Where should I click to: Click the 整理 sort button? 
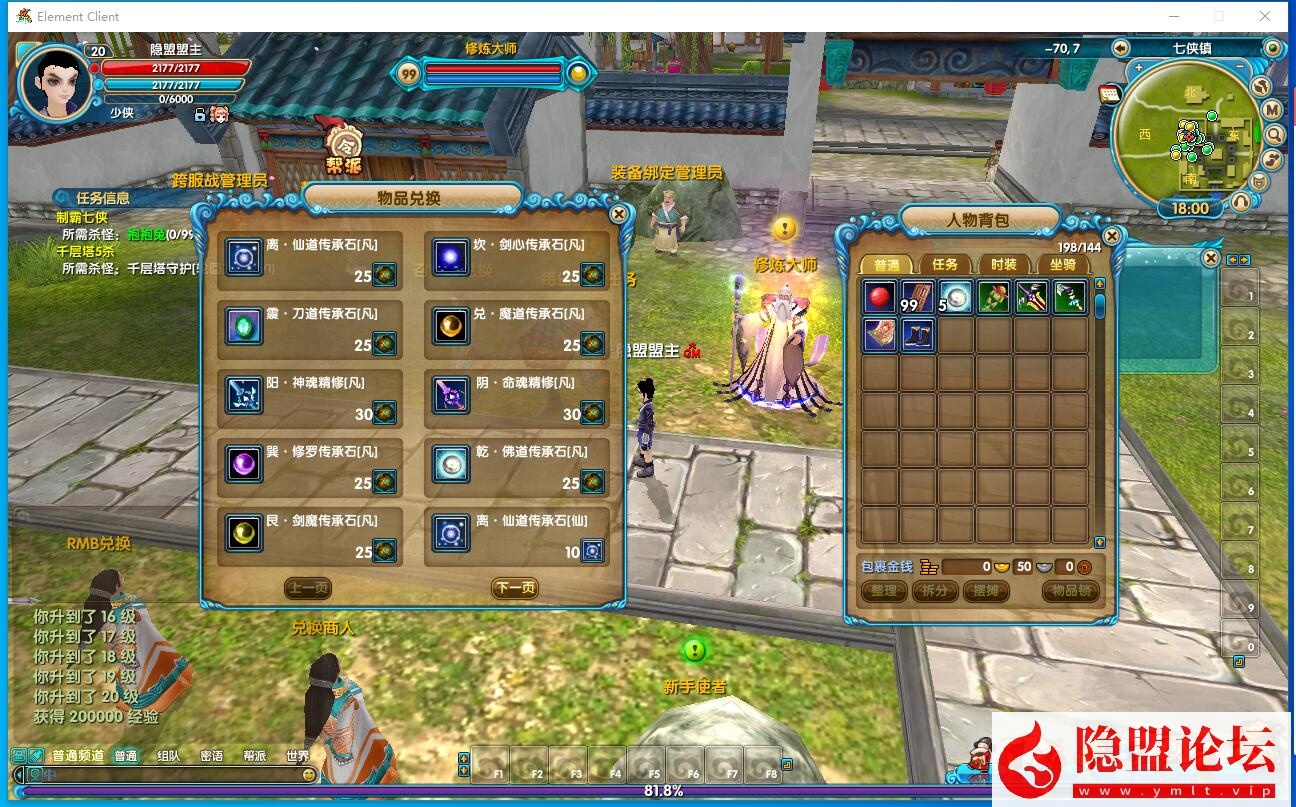[883, 591]
